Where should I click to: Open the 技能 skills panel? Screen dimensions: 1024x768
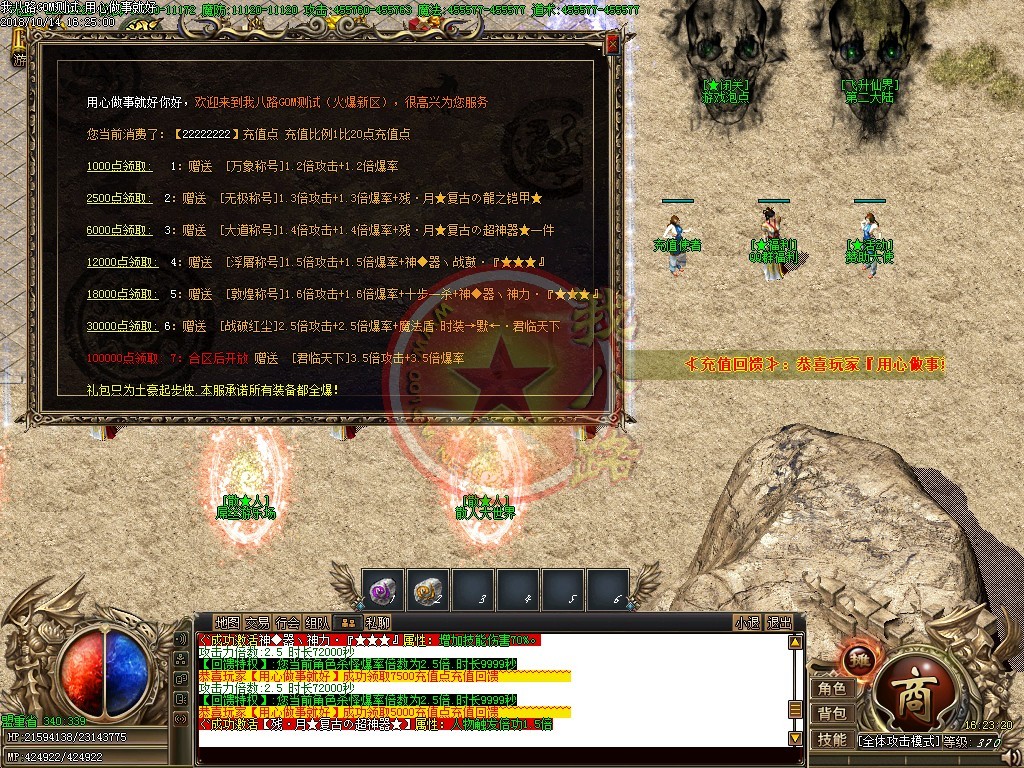[832, 740]
